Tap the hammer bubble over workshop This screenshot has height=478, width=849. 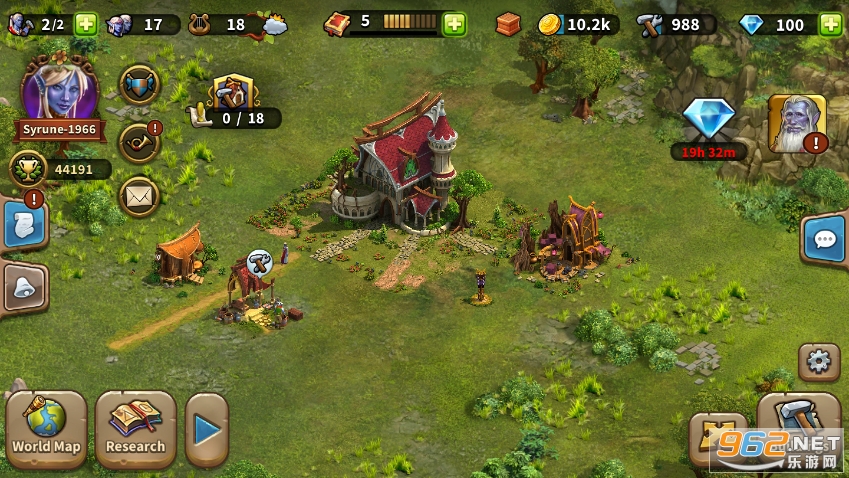click(x=259, y=262)
